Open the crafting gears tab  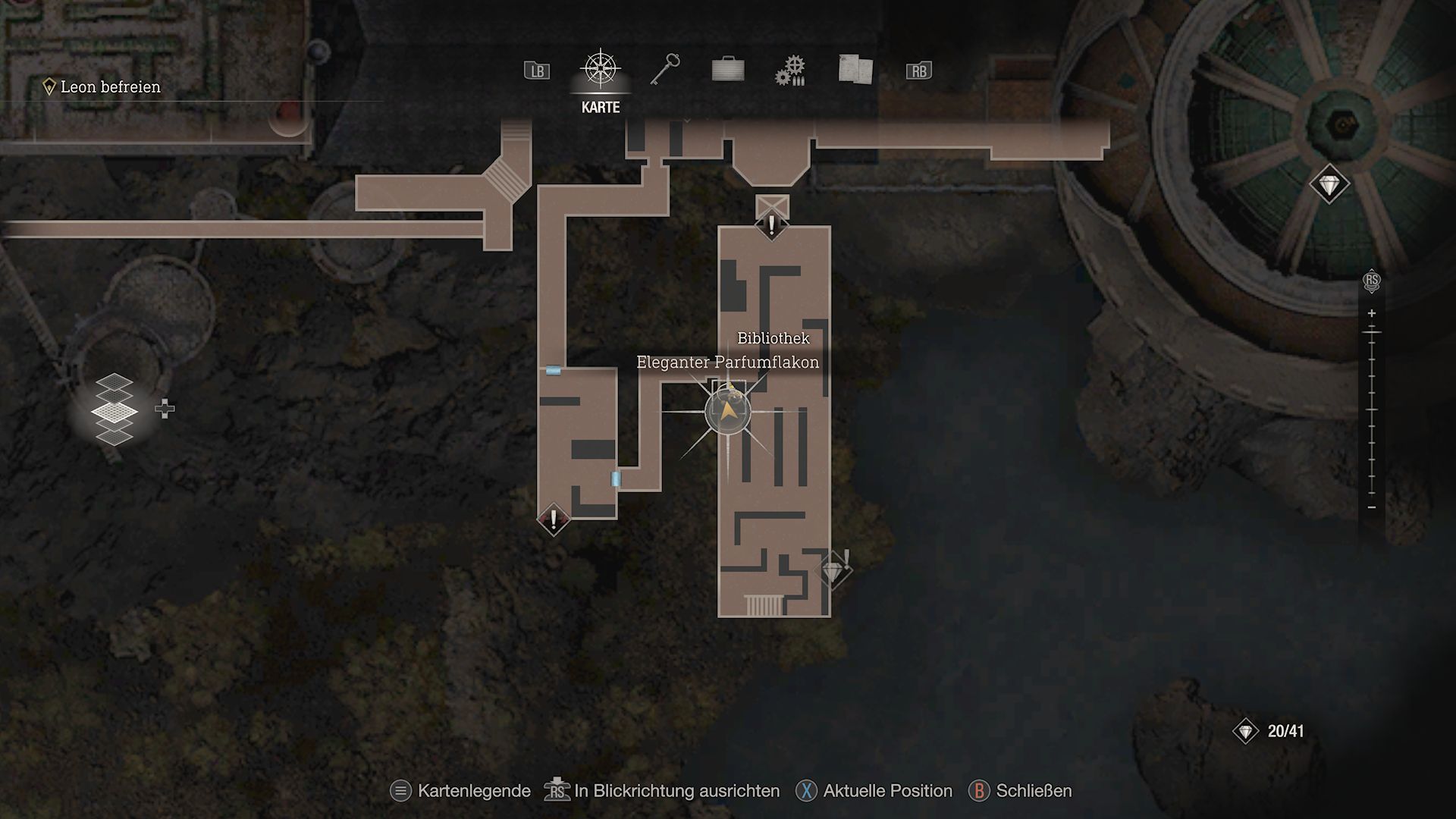(x=791, y=71)
